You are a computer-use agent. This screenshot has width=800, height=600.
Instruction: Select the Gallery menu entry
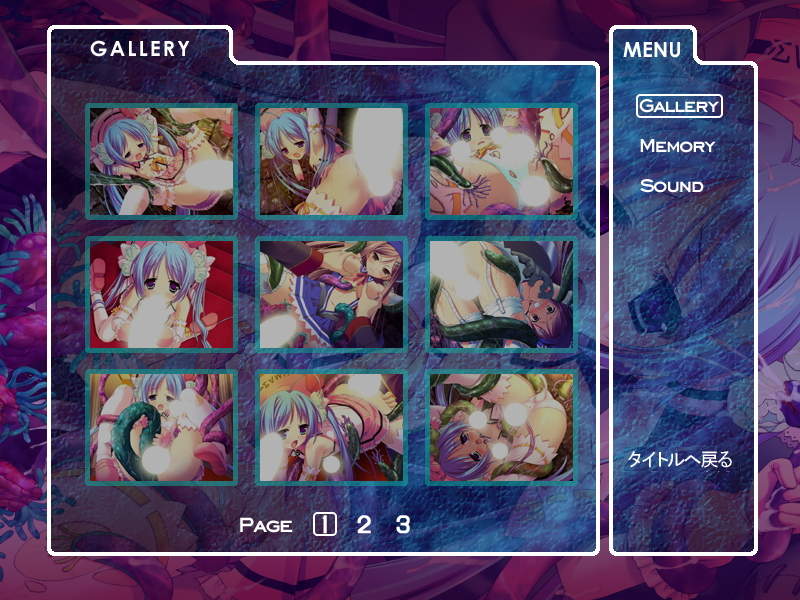pos(679,105)
